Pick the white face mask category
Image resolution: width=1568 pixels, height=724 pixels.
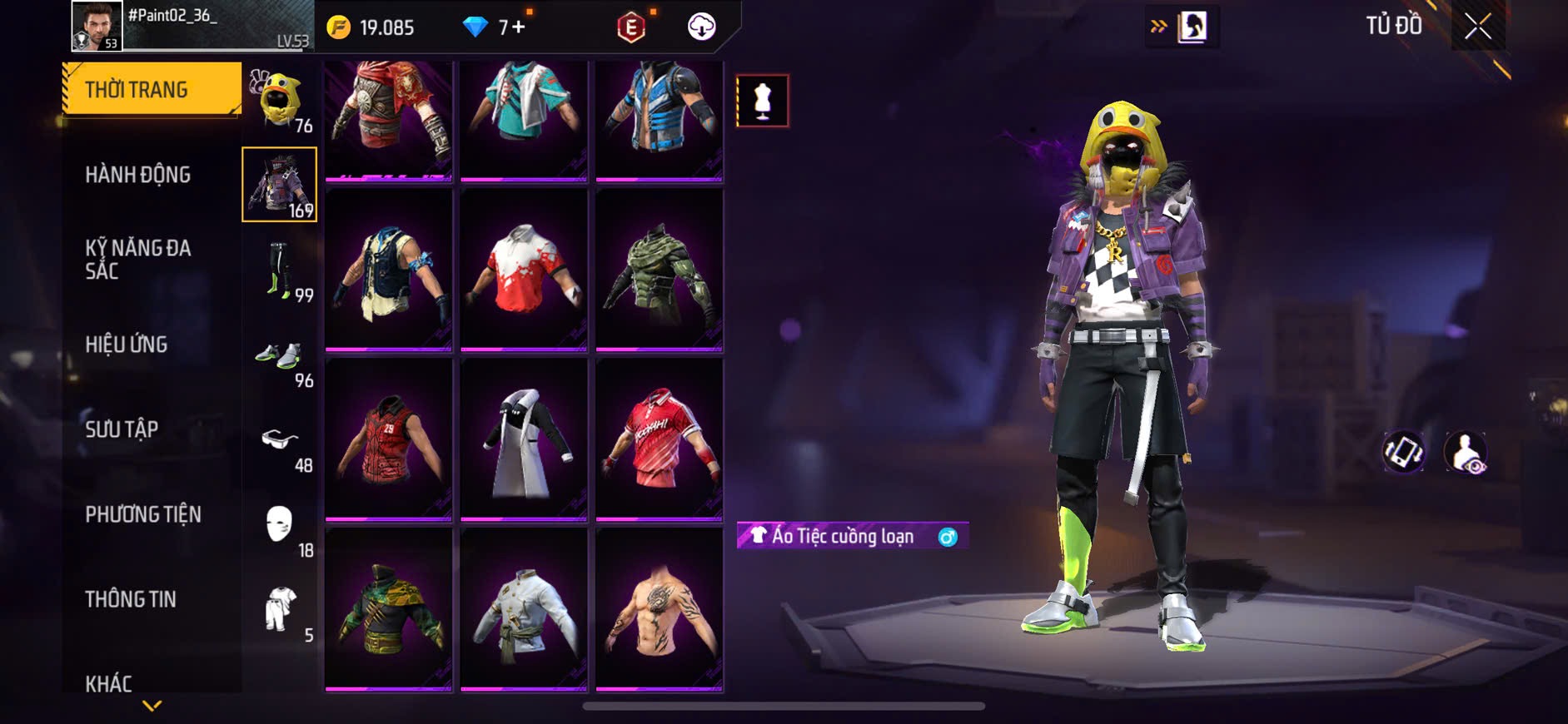[280, 526]
